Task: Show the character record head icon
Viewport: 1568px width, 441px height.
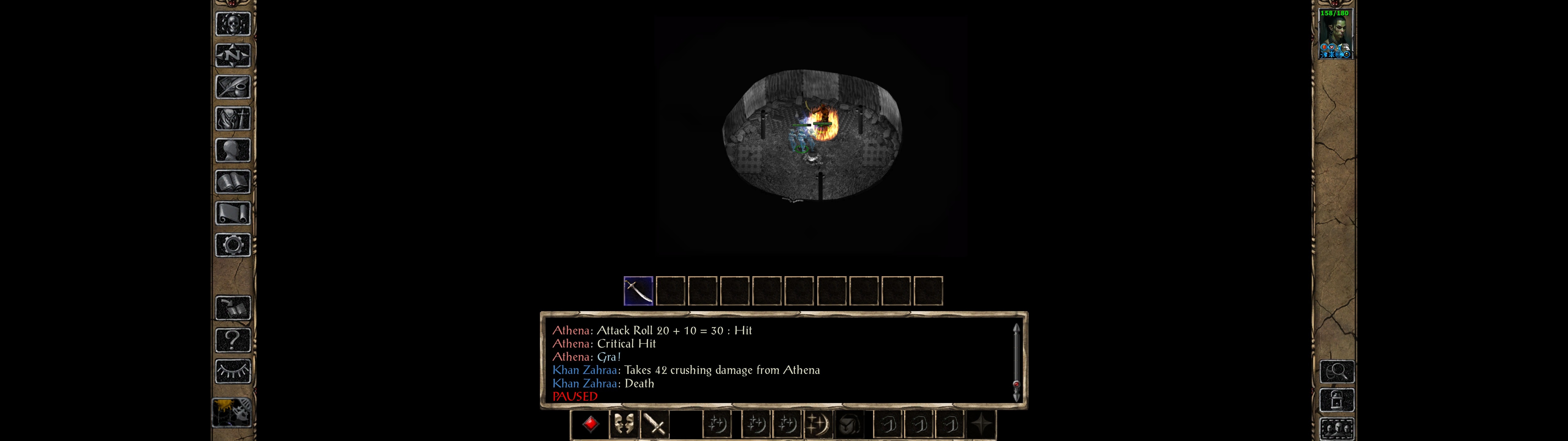Action: coord(232,150)
